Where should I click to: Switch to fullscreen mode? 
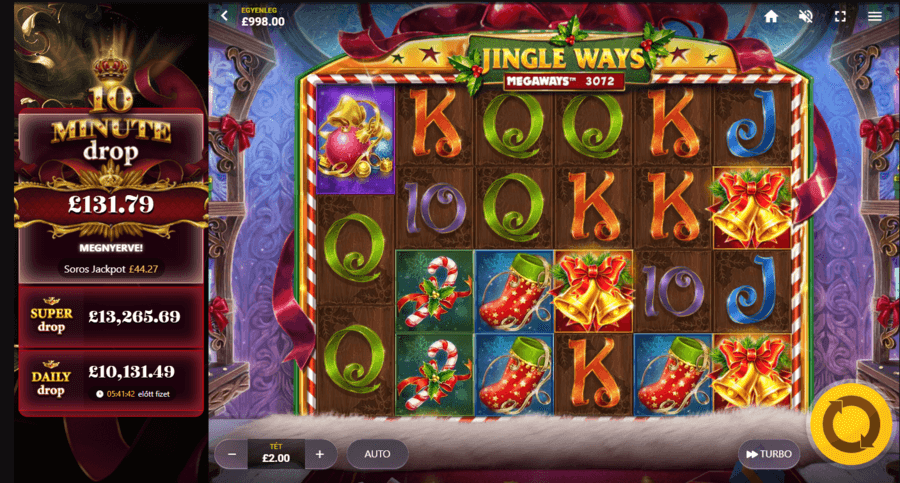pyautogui.click(x=840, y=16)
